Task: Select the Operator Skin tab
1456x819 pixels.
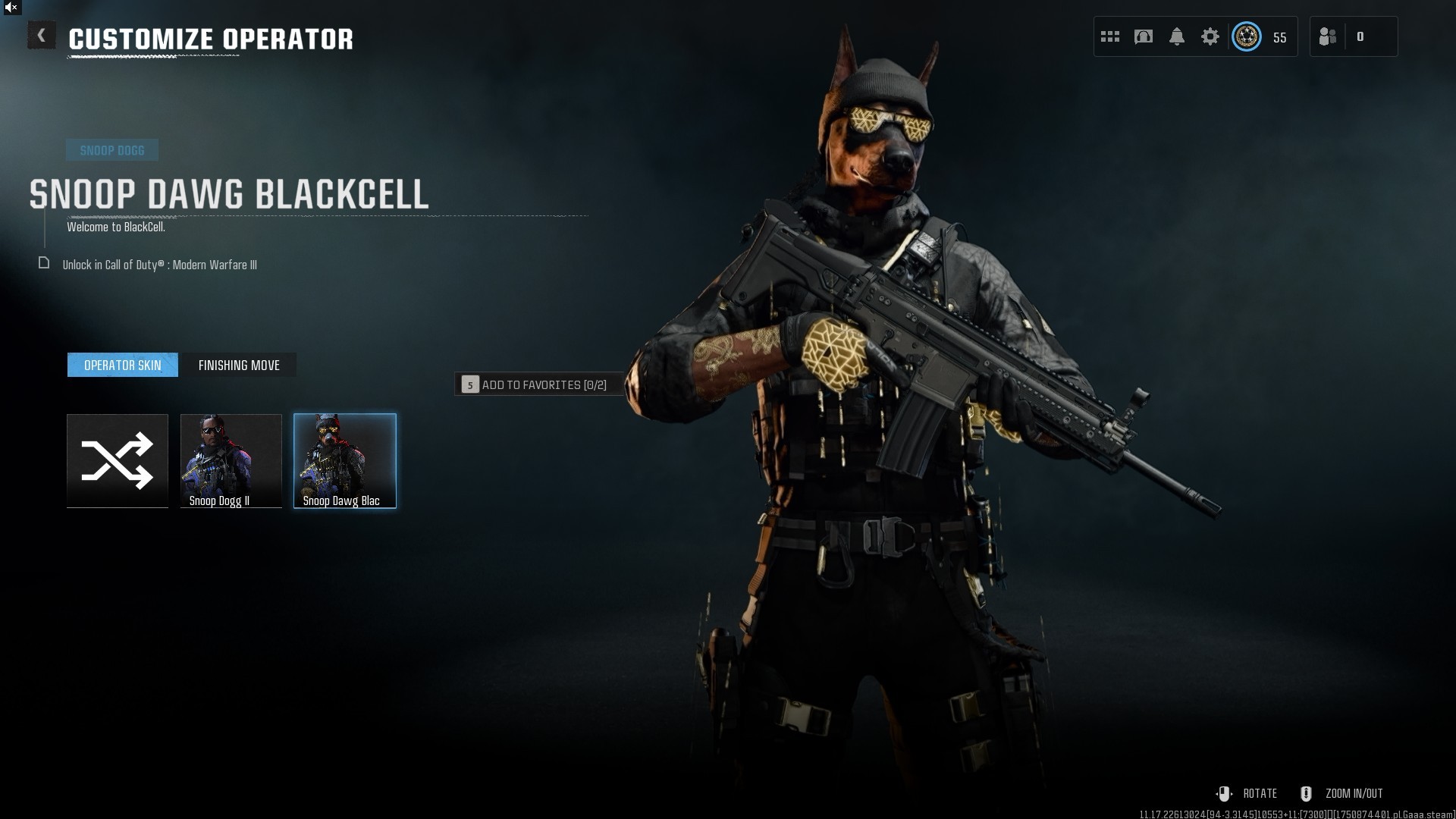Action: click(x=123, y=365)
